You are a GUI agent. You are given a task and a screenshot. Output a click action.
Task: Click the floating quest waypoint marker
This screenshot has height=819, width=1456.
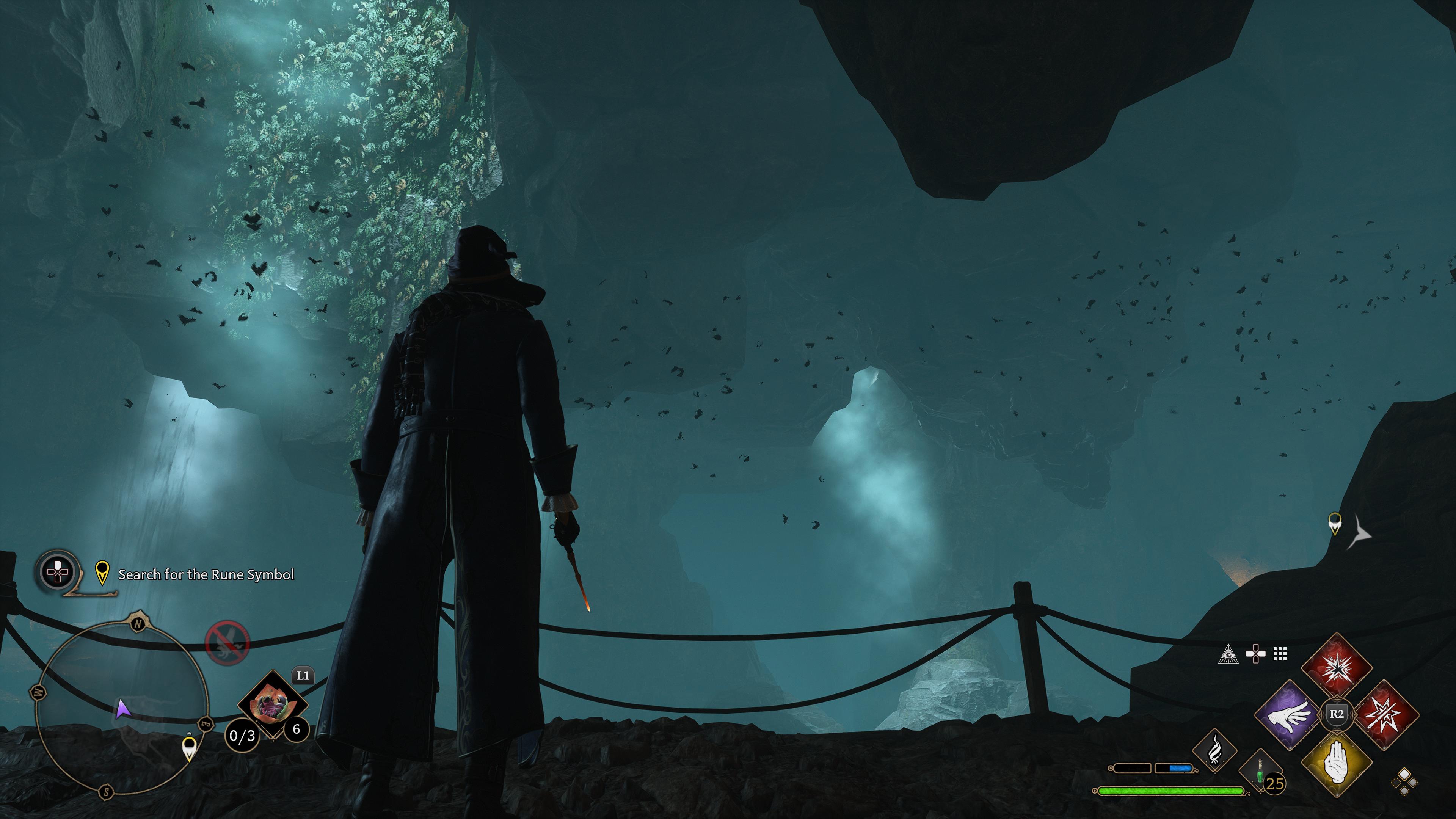click(x=1335, y=523)
